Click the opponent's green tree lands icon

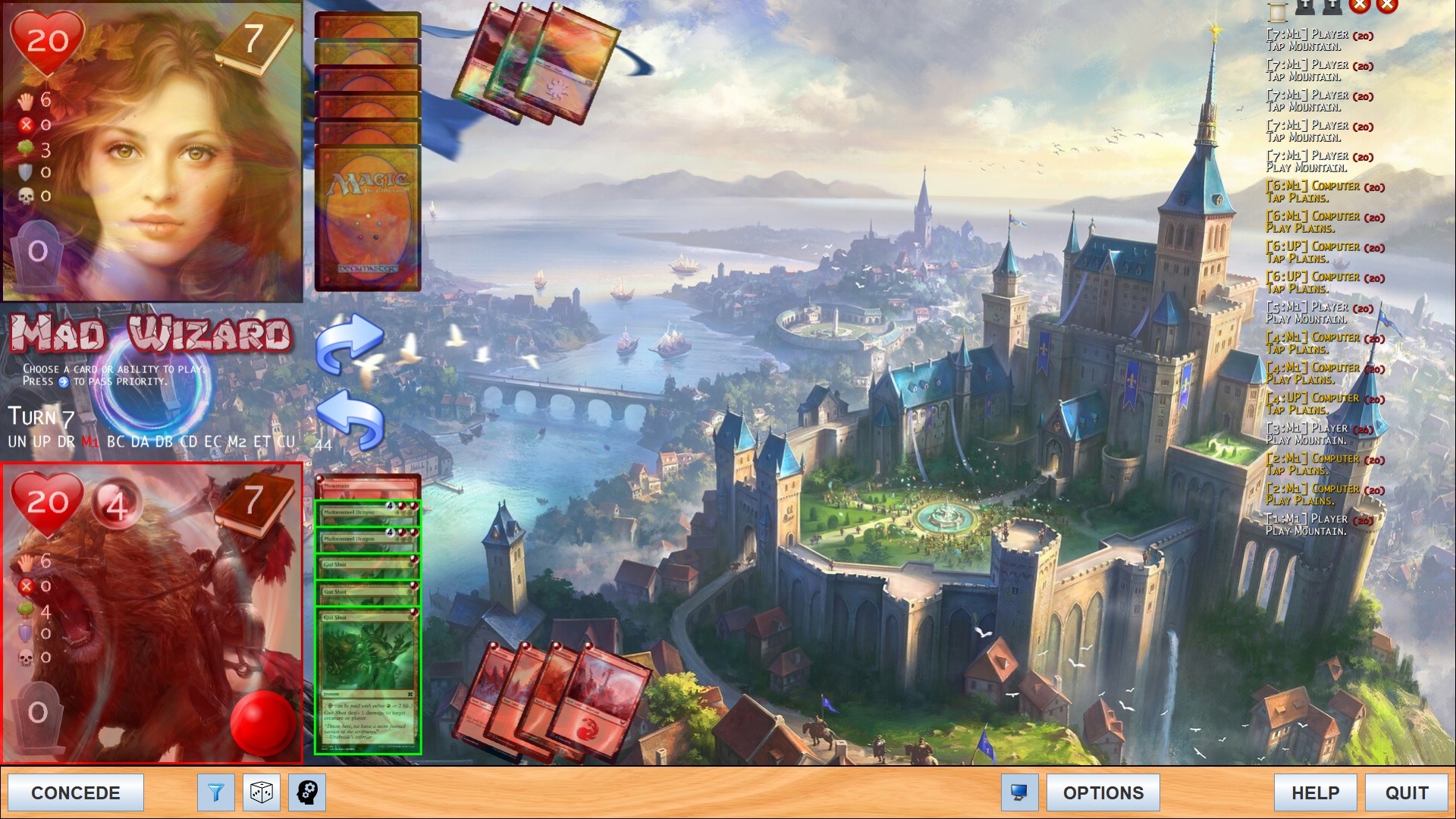[x=27, y=149]
